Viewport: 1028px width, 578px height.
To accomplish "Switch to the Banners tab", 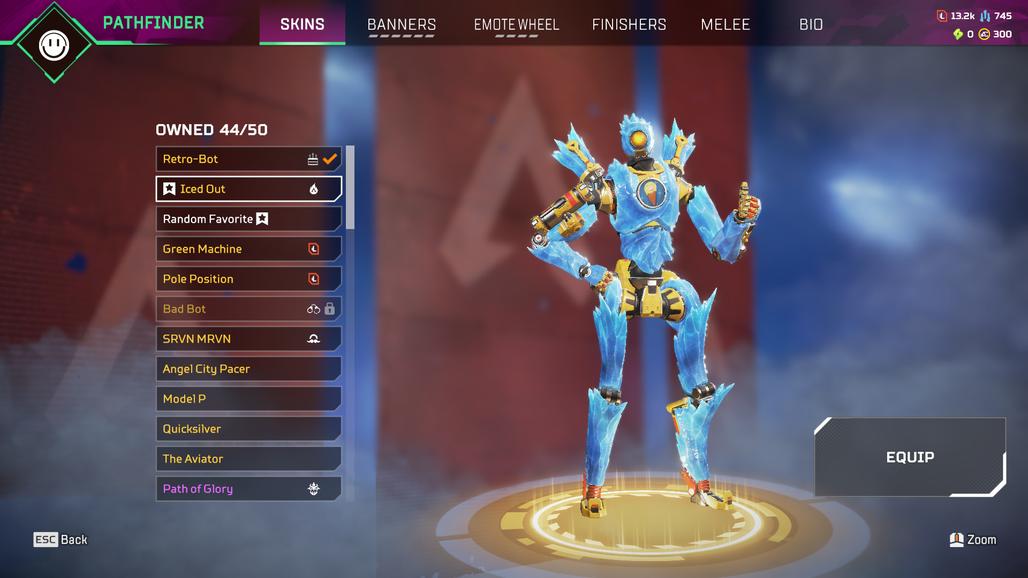I will pyautogui.click(x=401, y=24).
